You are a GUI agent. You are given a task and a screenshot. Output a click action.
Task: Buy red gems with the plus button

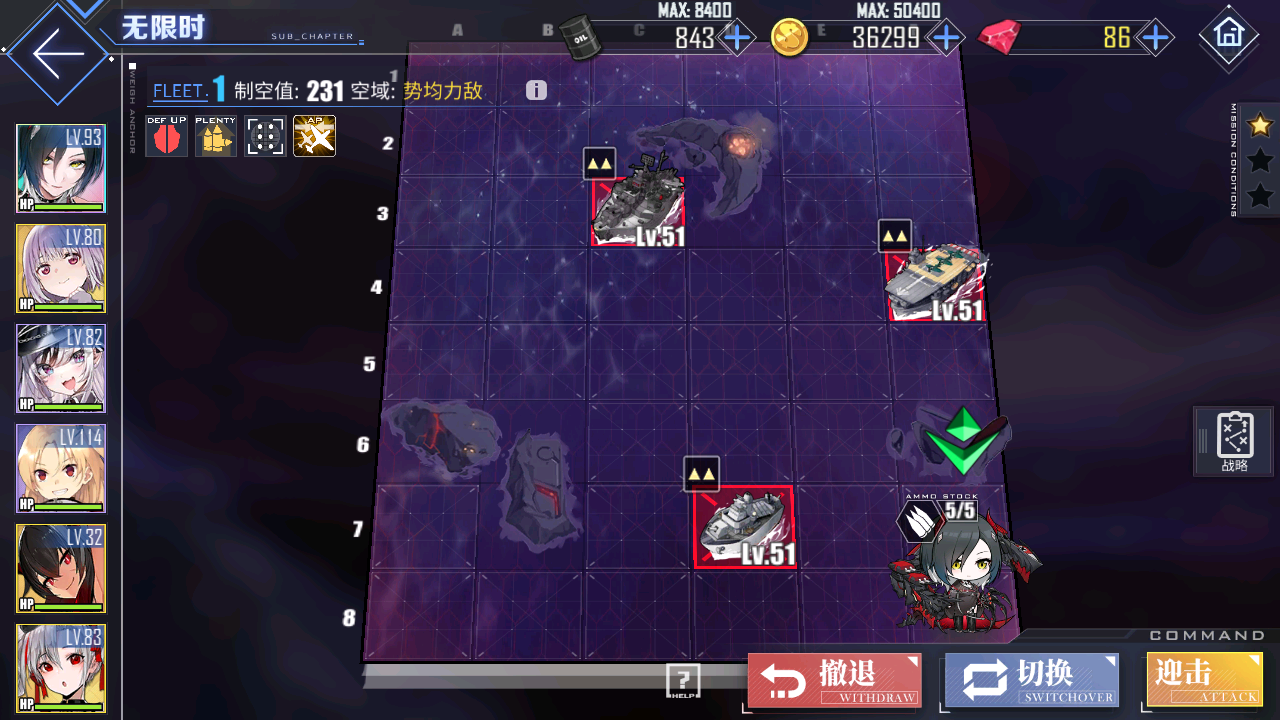(x=1155, y=38)
